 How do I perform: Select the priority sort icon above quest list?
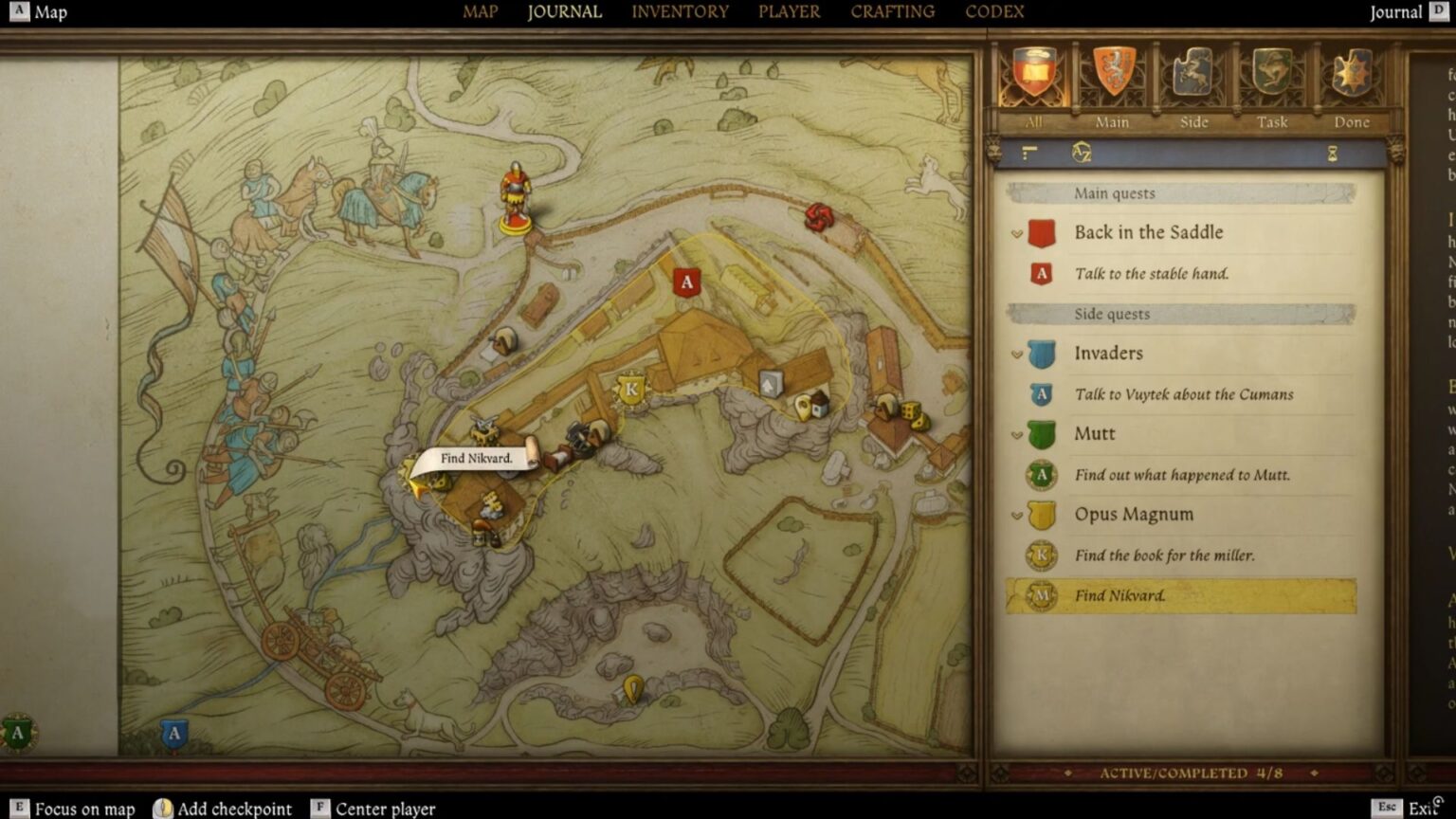(1029, 152)
